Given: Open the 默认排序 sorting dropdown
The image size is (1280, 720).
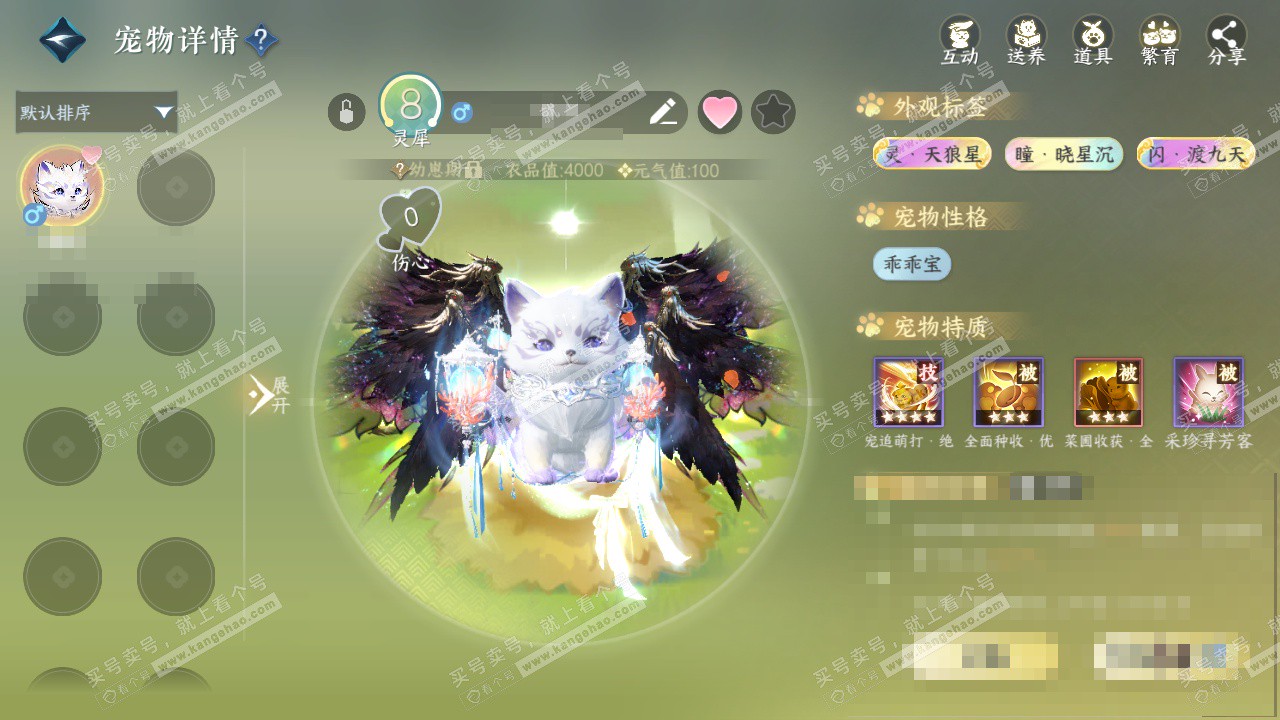Looking at the screenshot, I should pyautogui.click(x=96, y=112).
